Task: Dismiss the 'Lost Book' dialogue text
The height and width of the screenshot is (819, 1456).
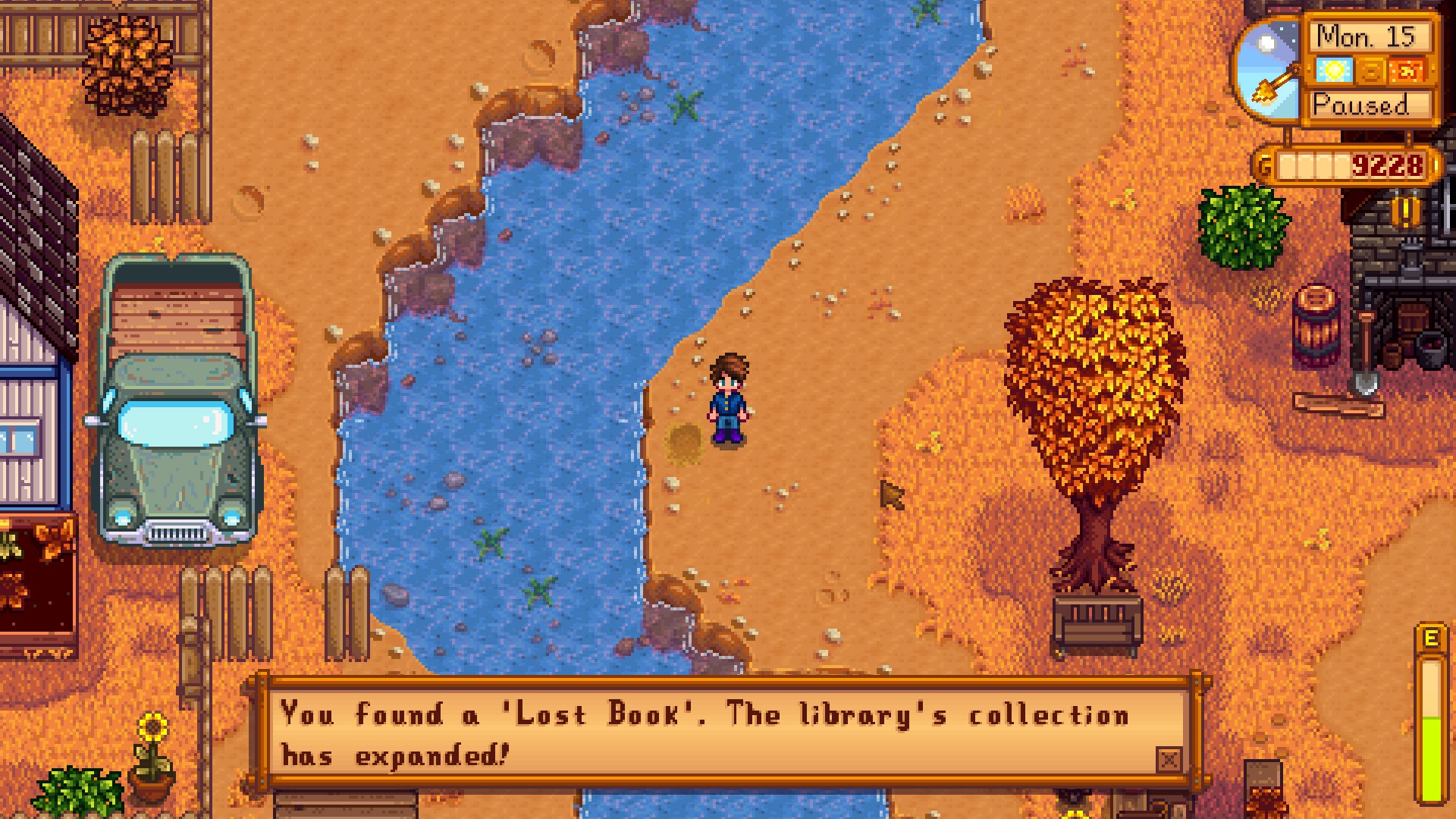Action: point(705,733)
